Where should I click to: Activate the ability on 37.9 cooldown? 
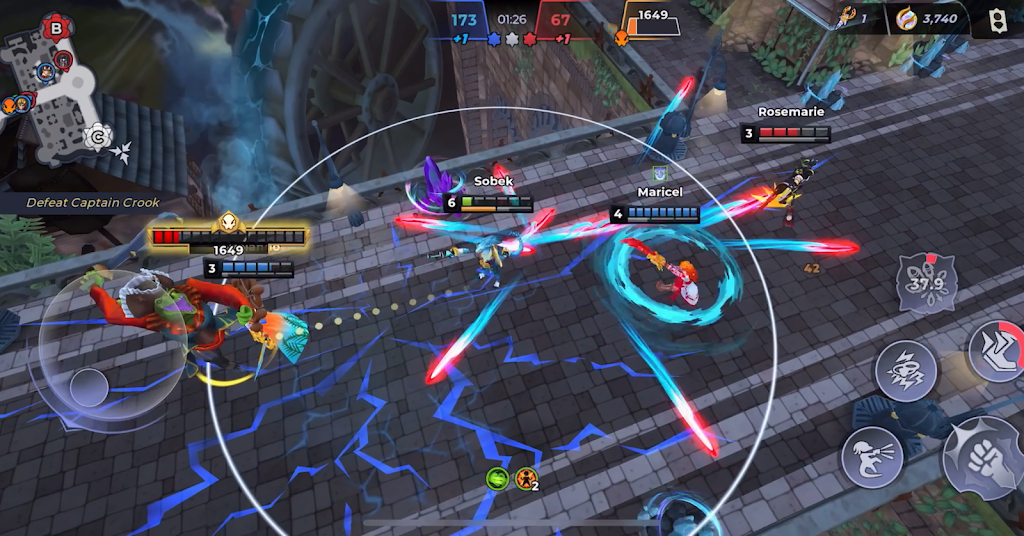tap(926, 283)
